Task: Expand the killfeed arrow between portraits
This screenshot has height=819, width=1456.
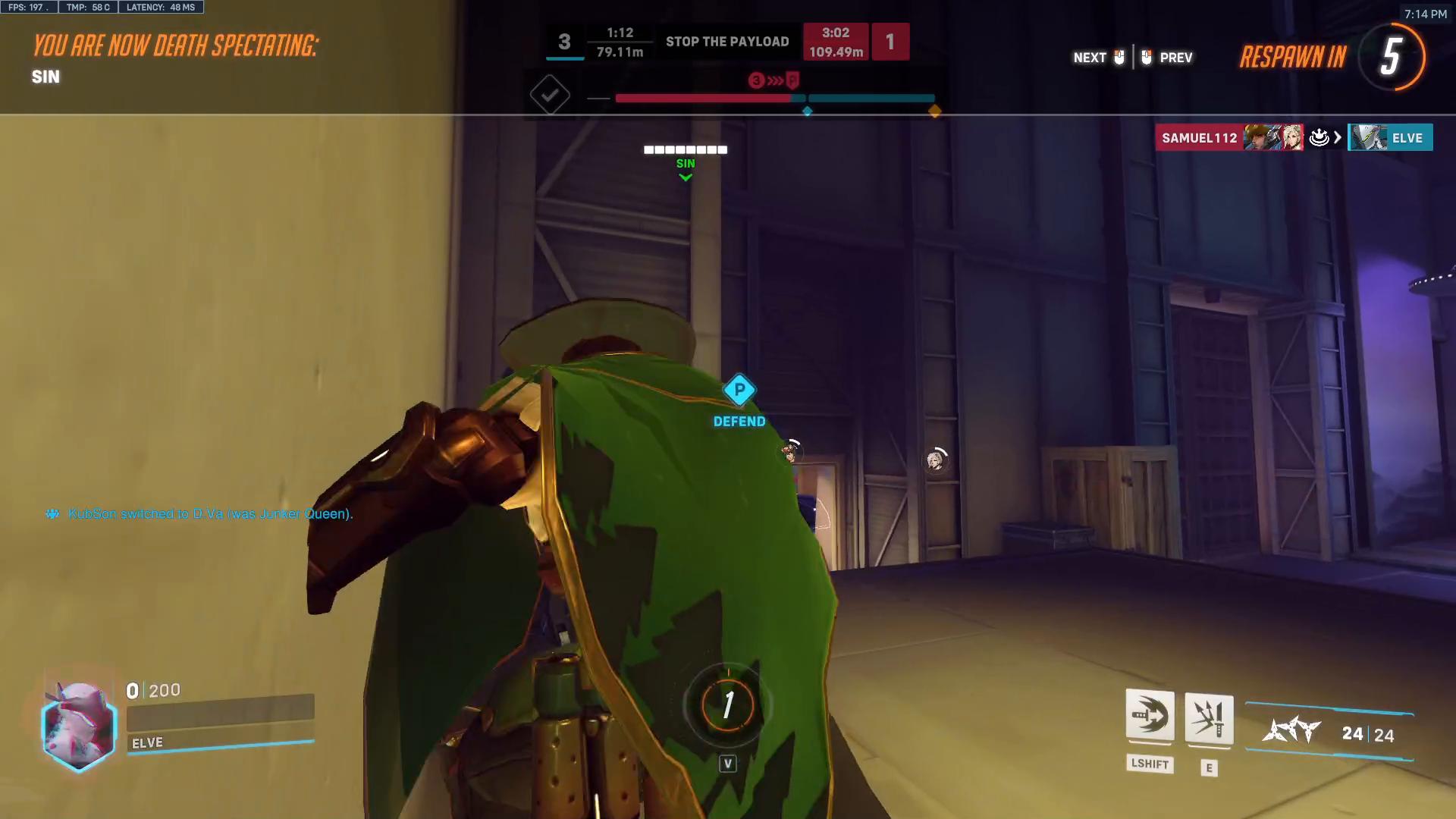Action: coord(1336,138)
